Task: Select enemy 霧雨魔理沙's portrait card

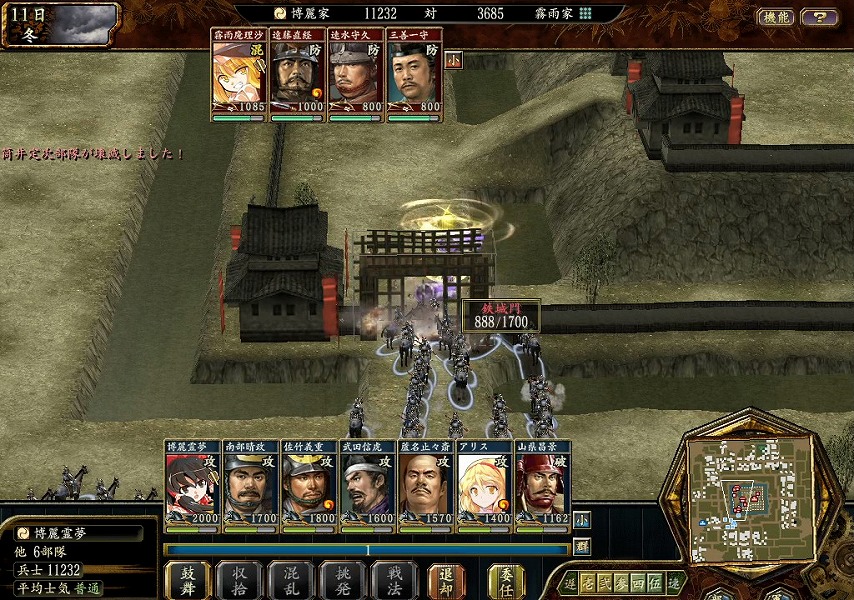Action: click(239, 74)
